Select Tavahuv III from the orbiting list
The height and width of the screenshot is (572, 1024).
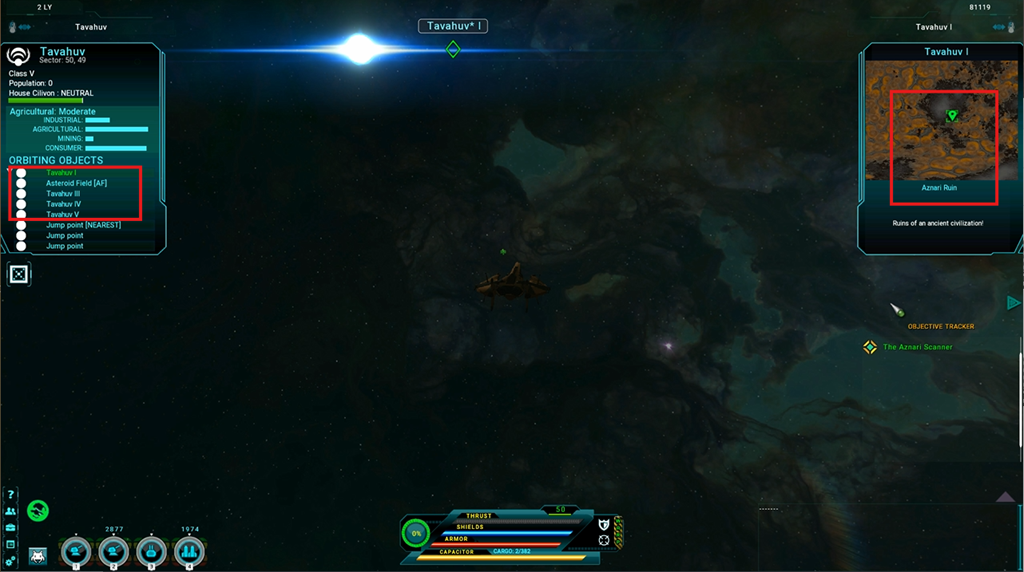click(63, 194)
